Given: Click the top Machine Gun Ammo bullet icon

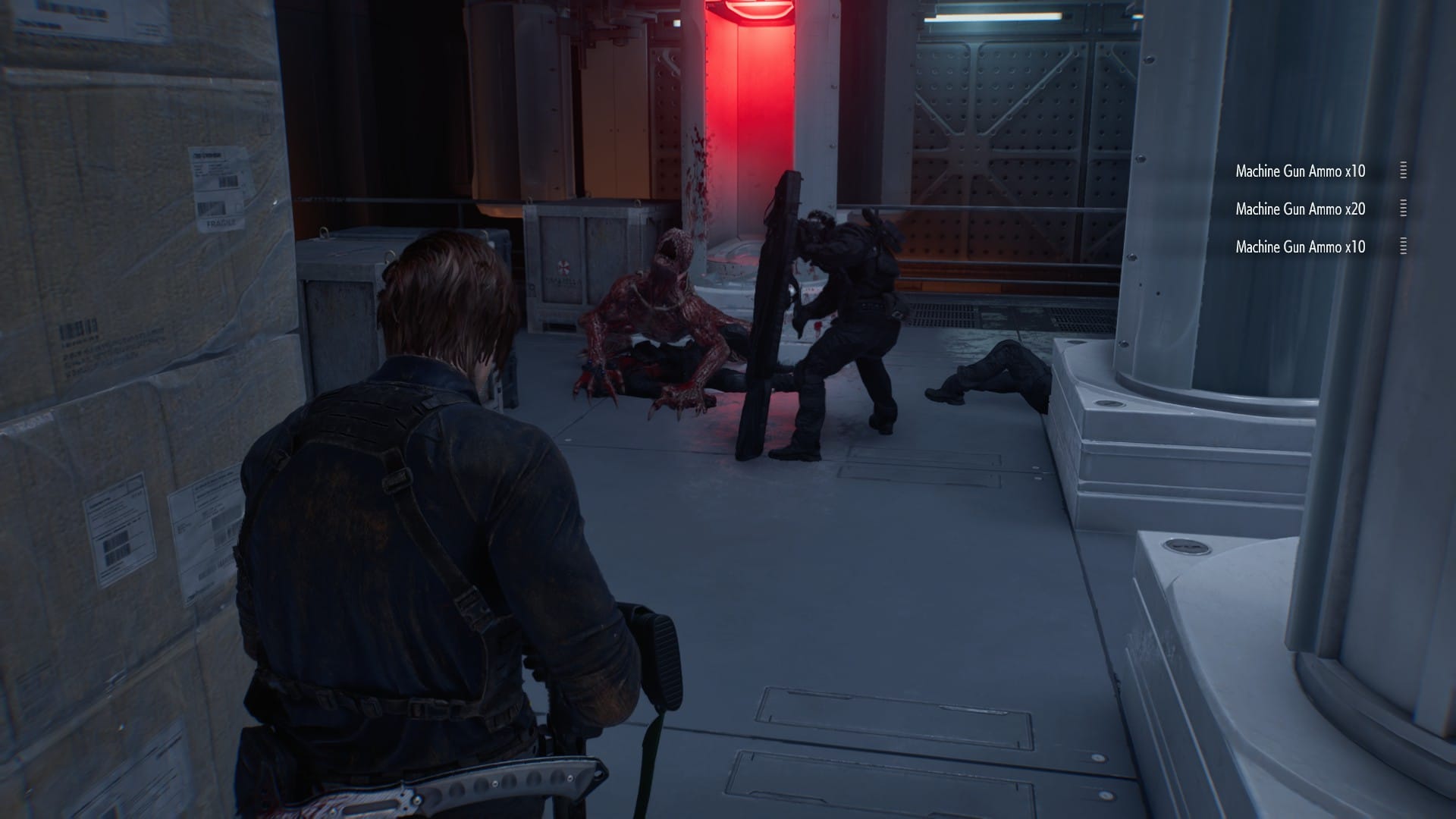Looking at the screenshot, I should pos(1403,170).
